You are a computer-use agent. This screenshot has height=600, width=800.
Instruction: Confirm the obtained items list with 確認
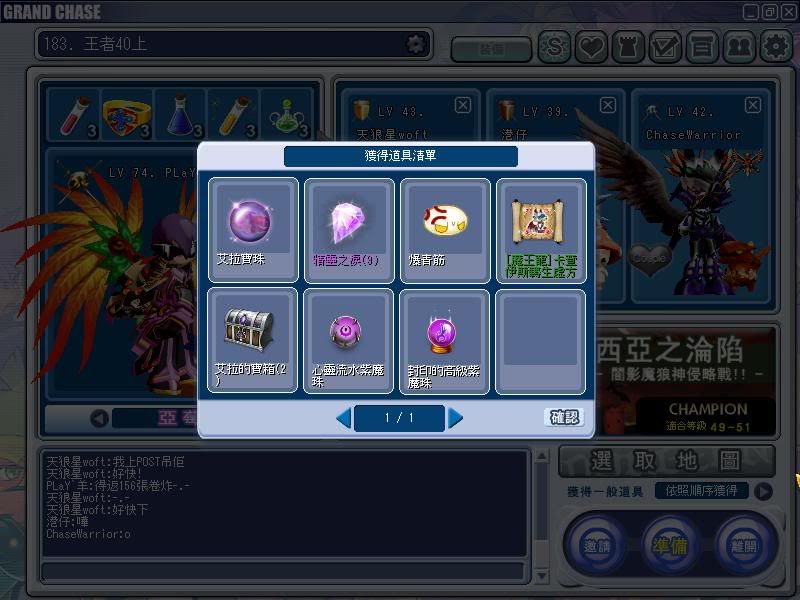565,417
